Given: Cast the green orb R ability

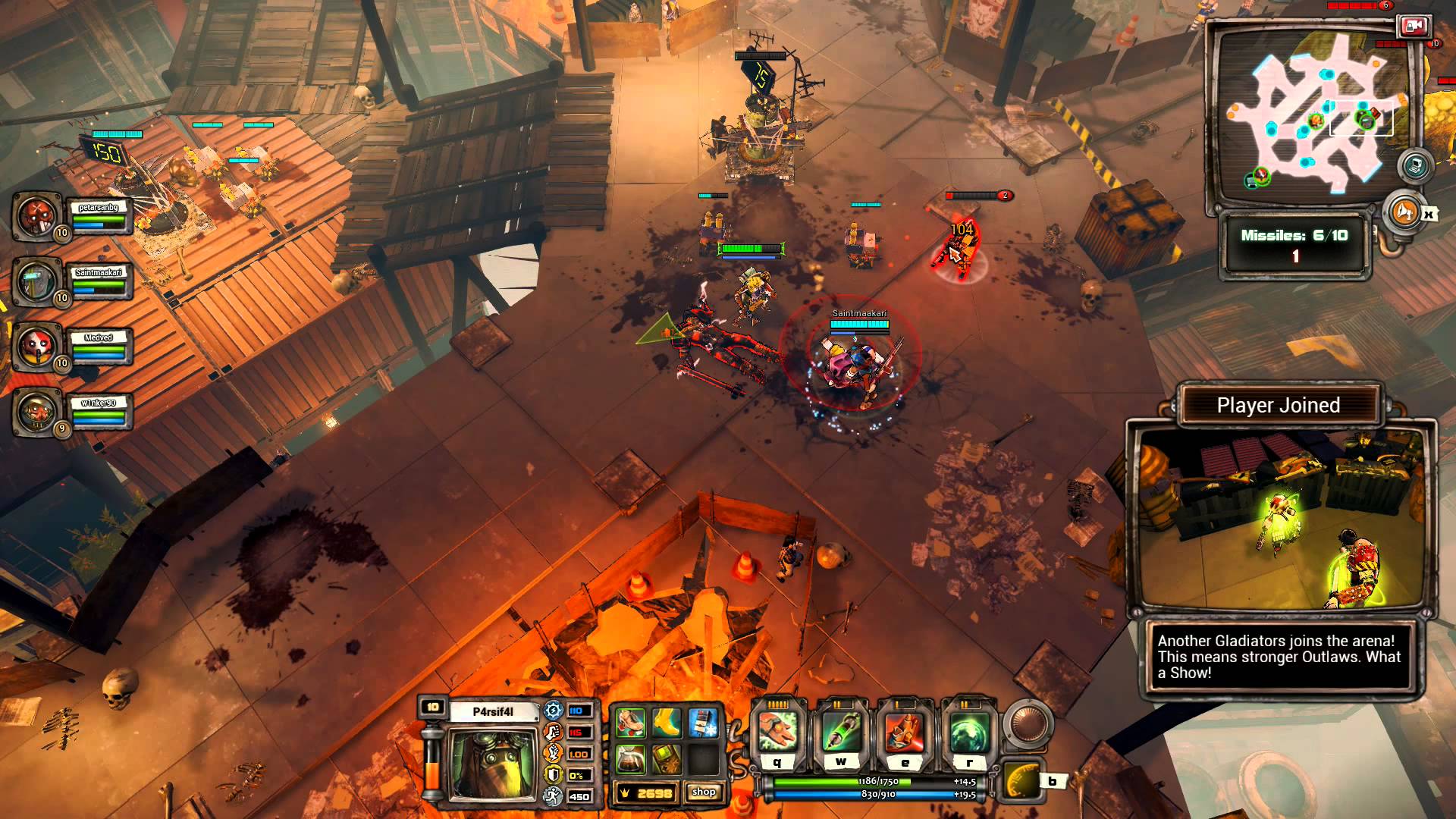Looking at the screenshot, I should [968, 732].
